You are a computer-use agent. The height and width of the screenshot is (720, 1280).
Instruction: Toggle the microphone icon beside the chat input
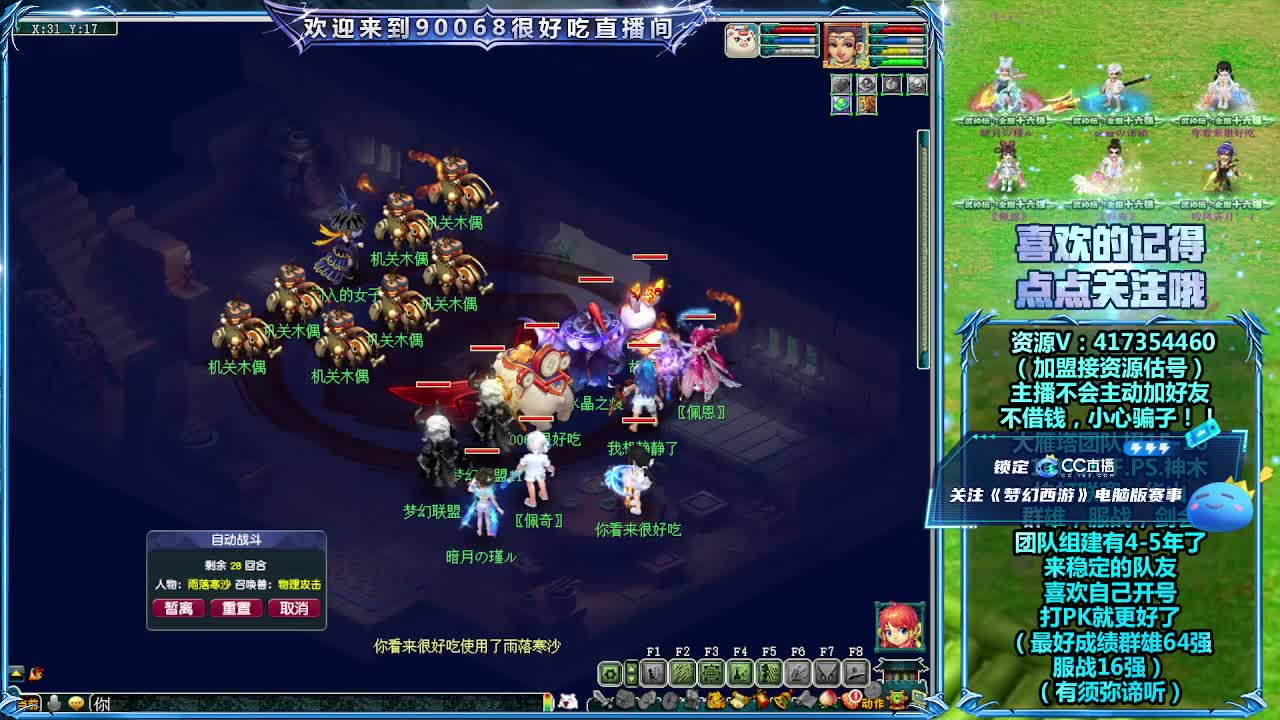53,703
